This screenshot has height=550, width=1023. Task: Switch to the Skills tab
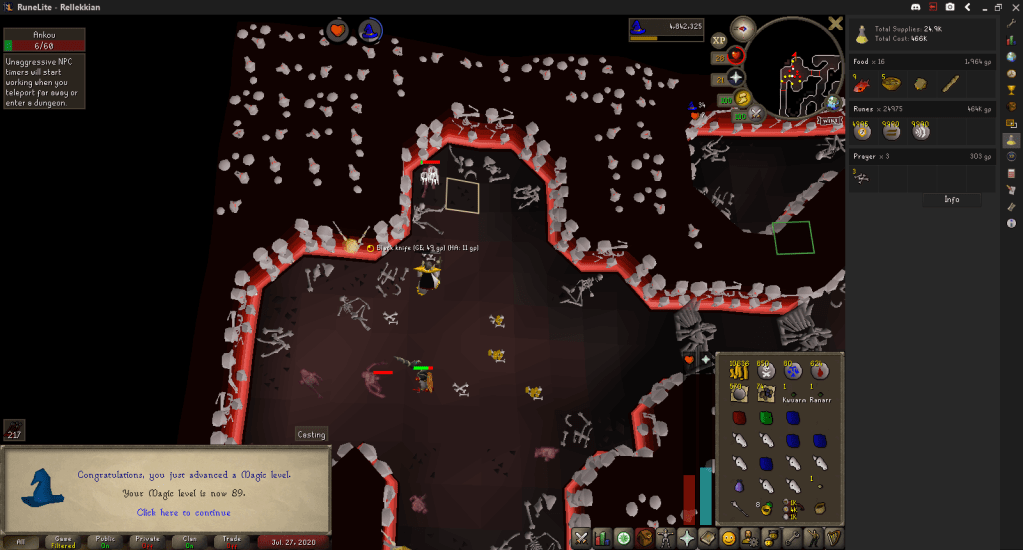click(604, 538)
